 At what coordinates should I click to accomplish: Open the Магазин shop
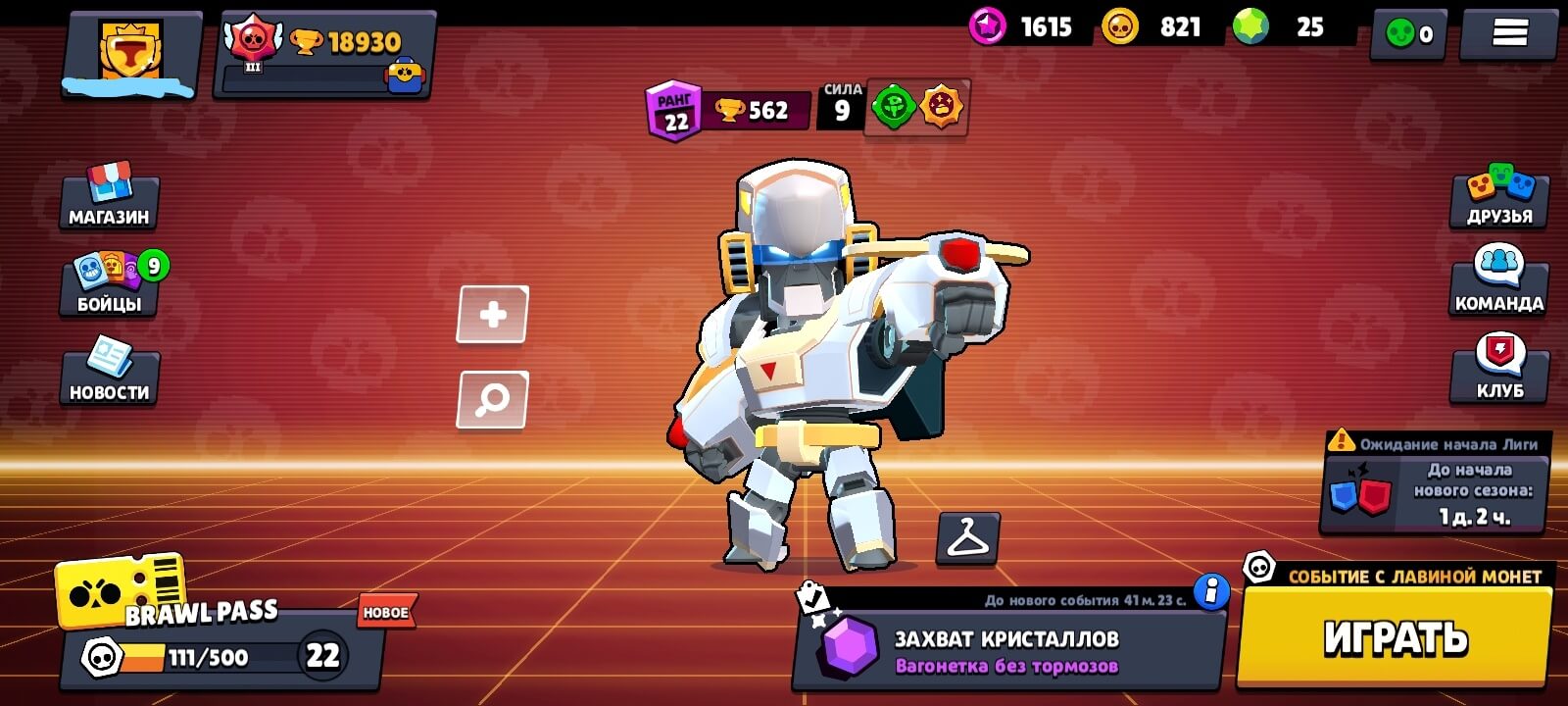[x=109, y=197]
